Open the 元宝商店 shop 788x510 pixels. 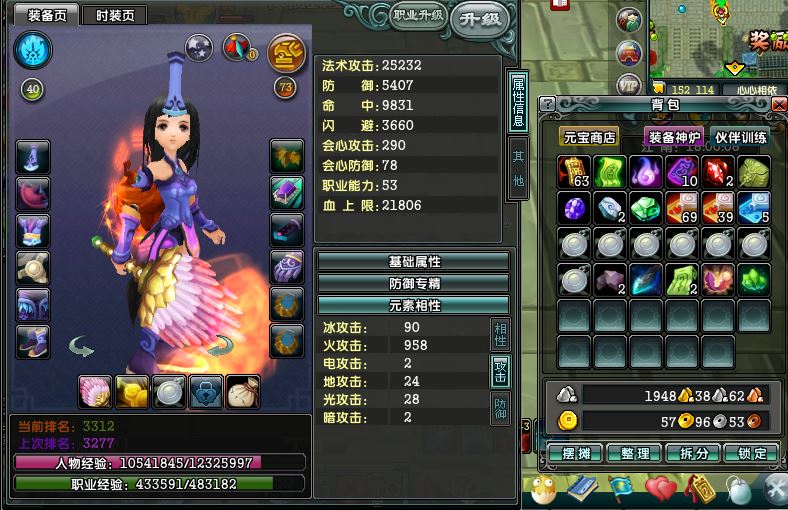pyautogui.click(x=588, y=137)
